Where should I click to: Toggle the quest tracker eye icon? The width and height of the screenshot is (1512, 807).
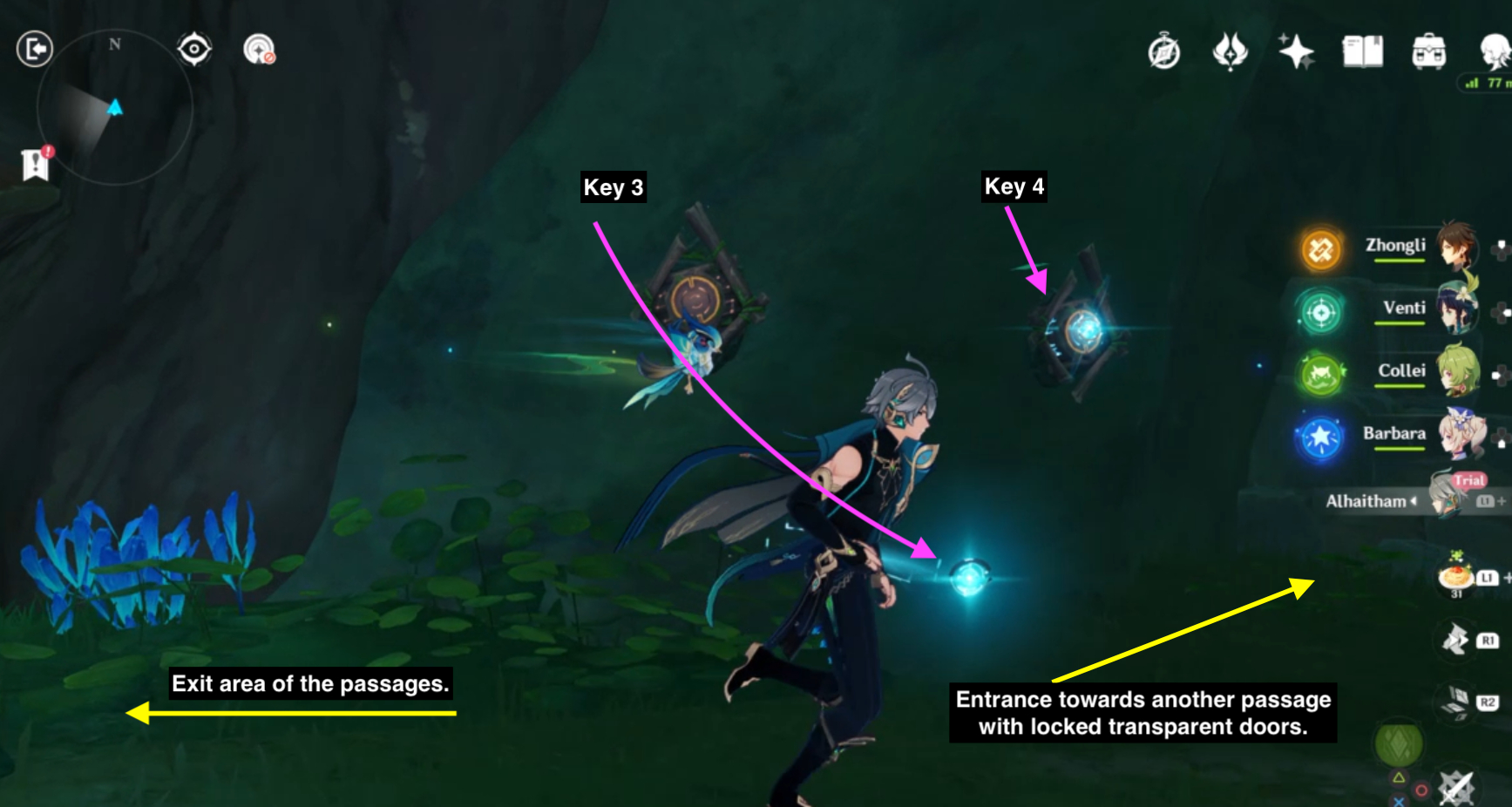193,51
